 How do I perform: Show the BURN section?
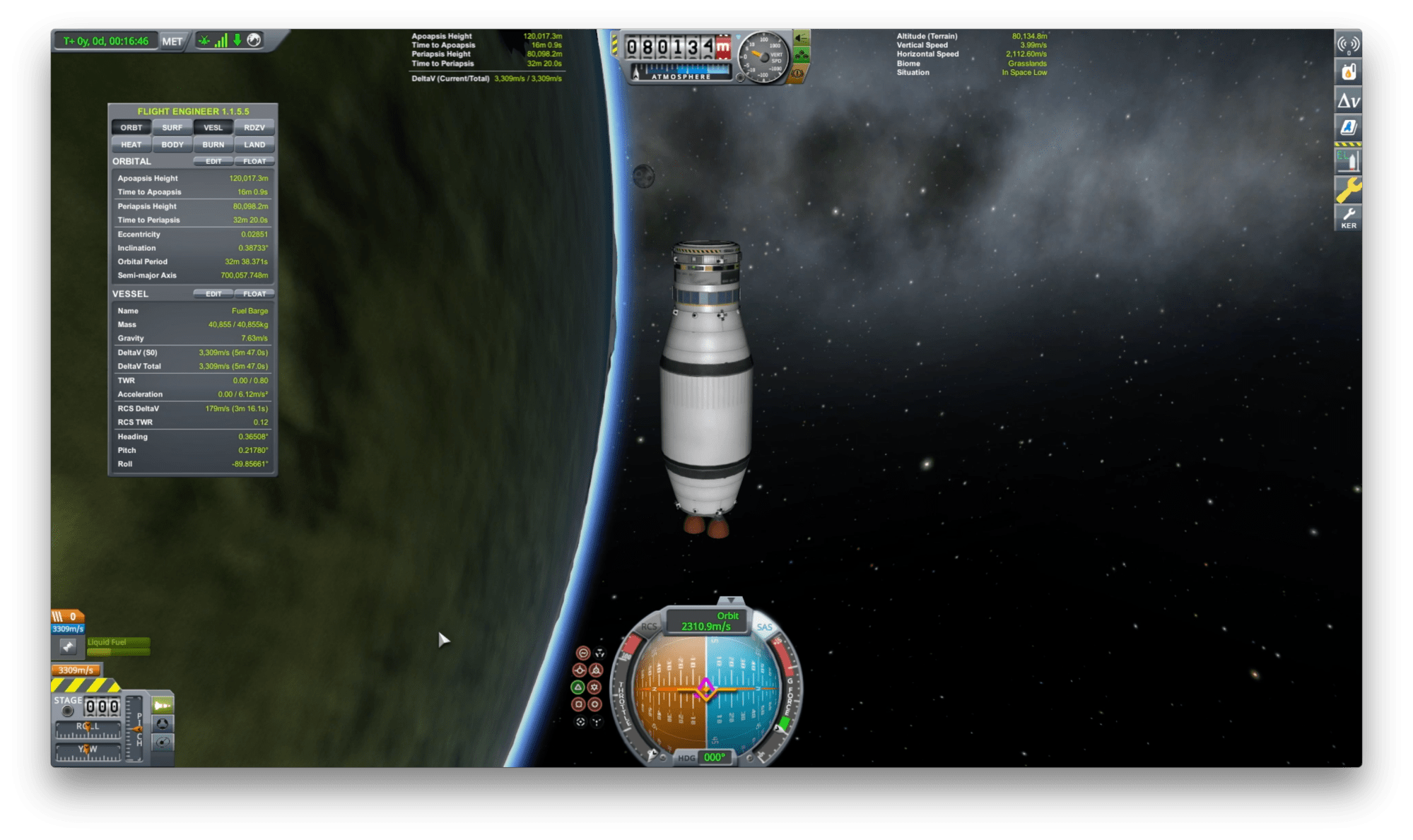(x=213, y=145)
